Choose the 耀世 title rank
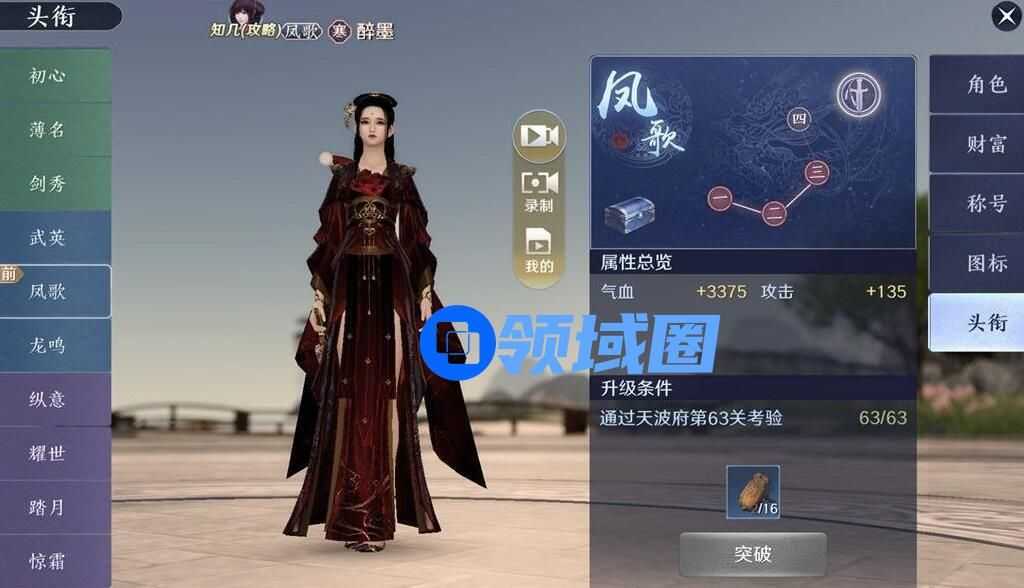Image resolution: width=1024 pixels, height=588 pixels. 50,454
